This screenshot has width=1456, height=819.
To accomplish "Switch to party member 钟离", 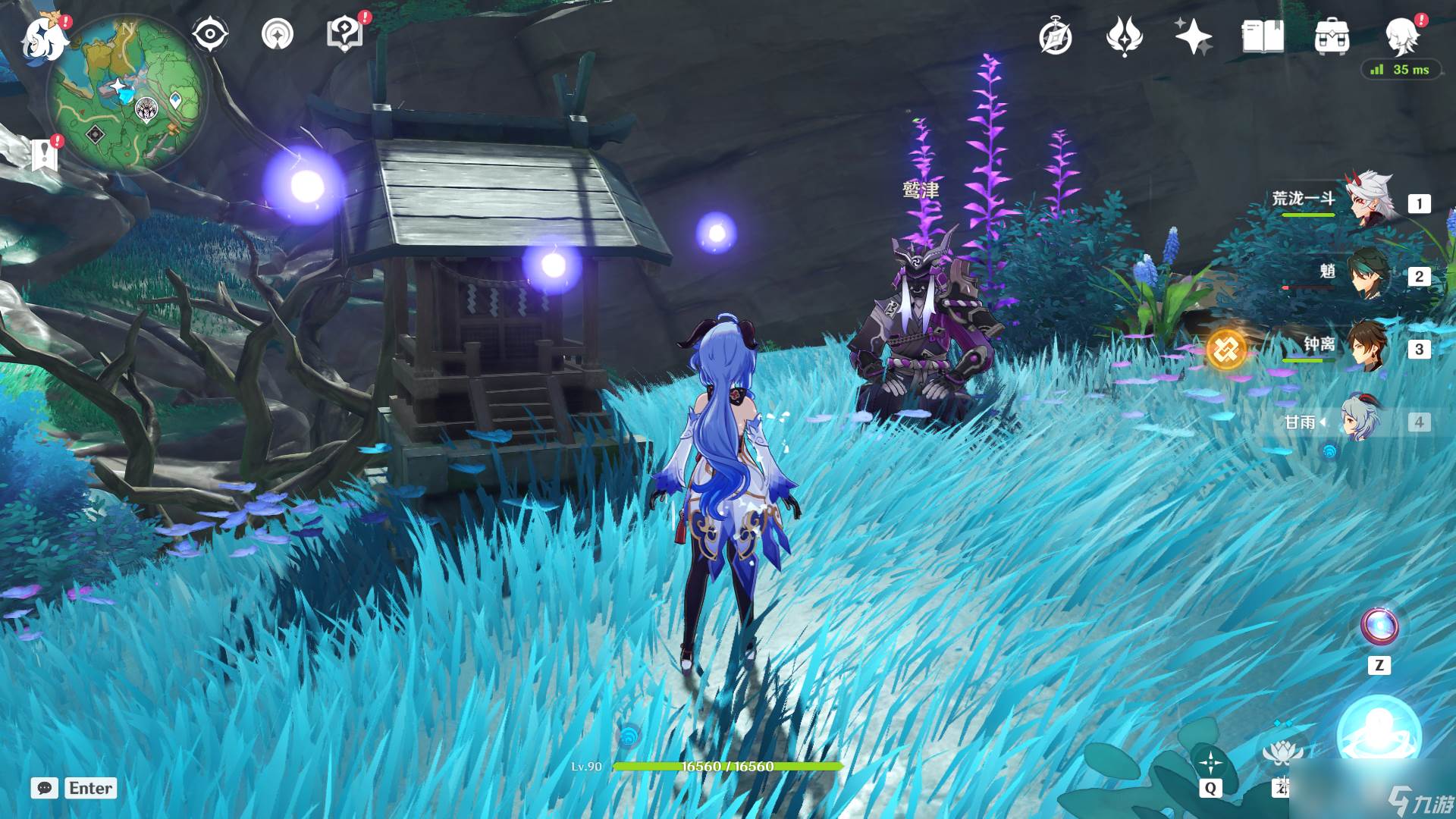I will (1367, 347).
